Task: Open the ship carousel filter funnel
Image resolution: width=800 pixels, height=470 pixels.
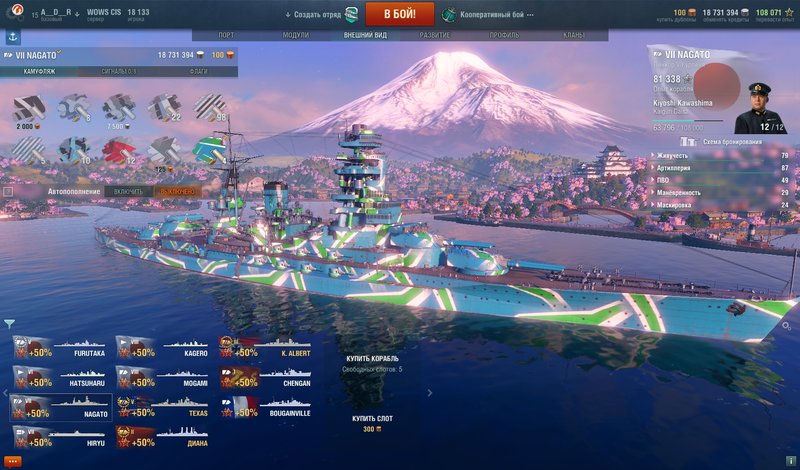Action: click(x=9, y=323)
